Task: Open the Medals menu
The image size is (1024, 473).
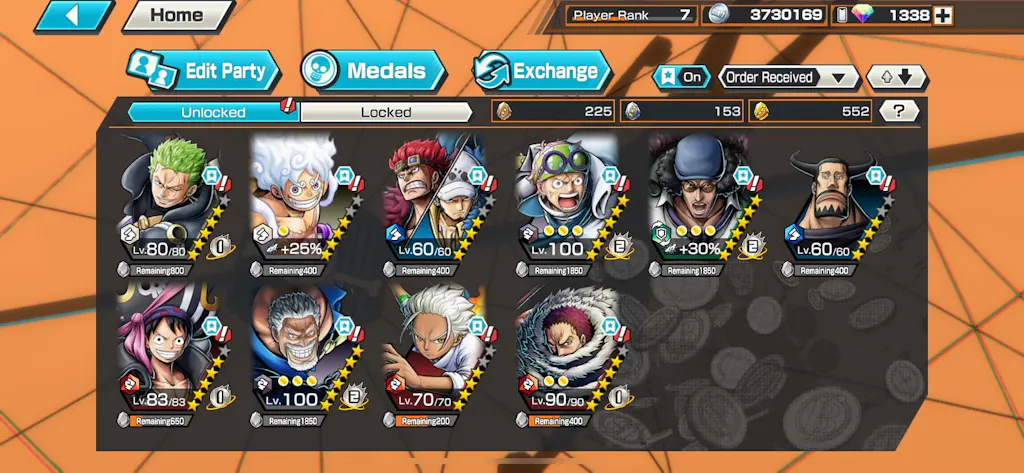Action: point(372,71)
